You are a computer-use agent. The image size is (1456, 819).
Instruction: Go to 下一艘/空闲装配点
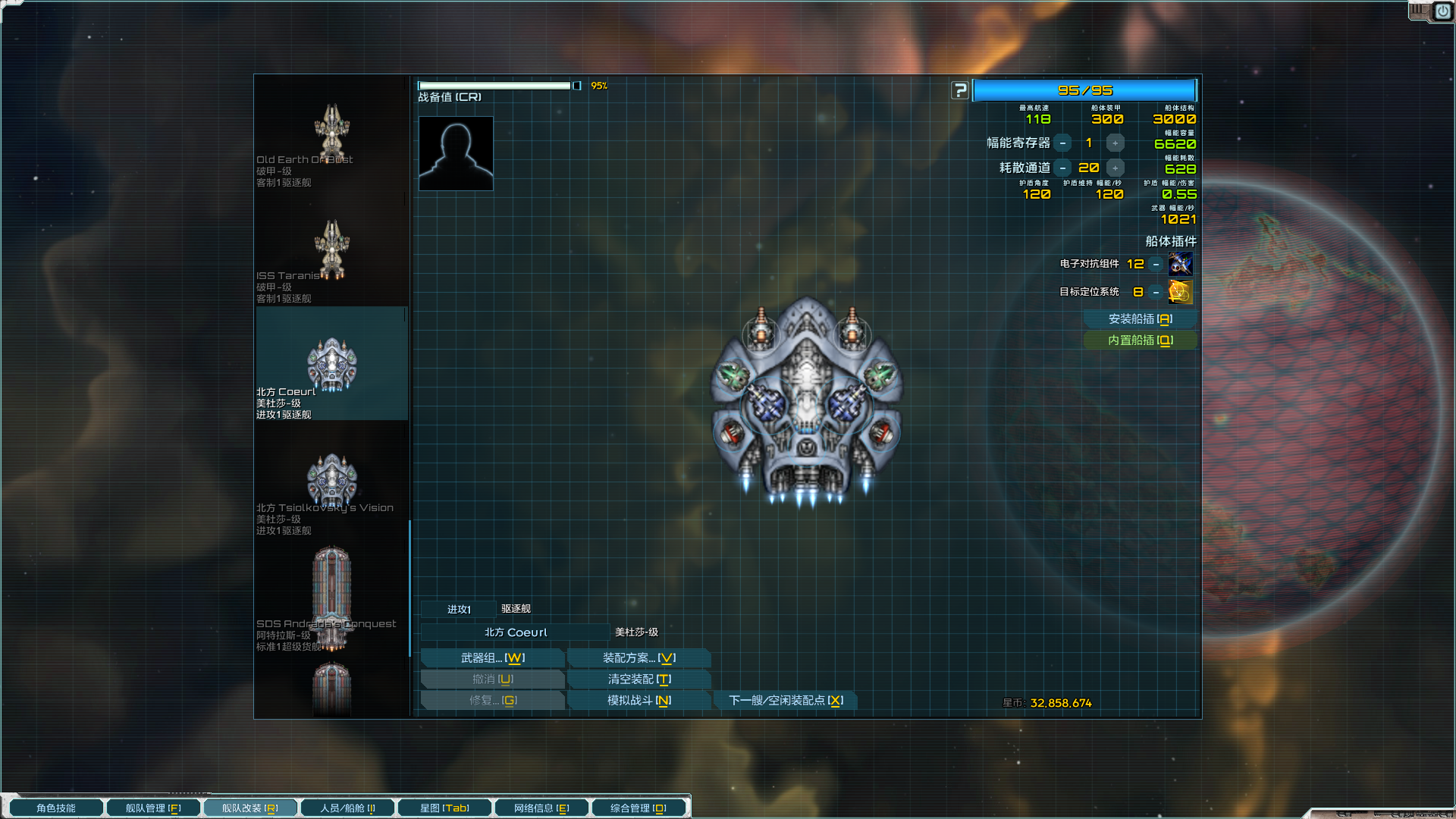[785, 701]
